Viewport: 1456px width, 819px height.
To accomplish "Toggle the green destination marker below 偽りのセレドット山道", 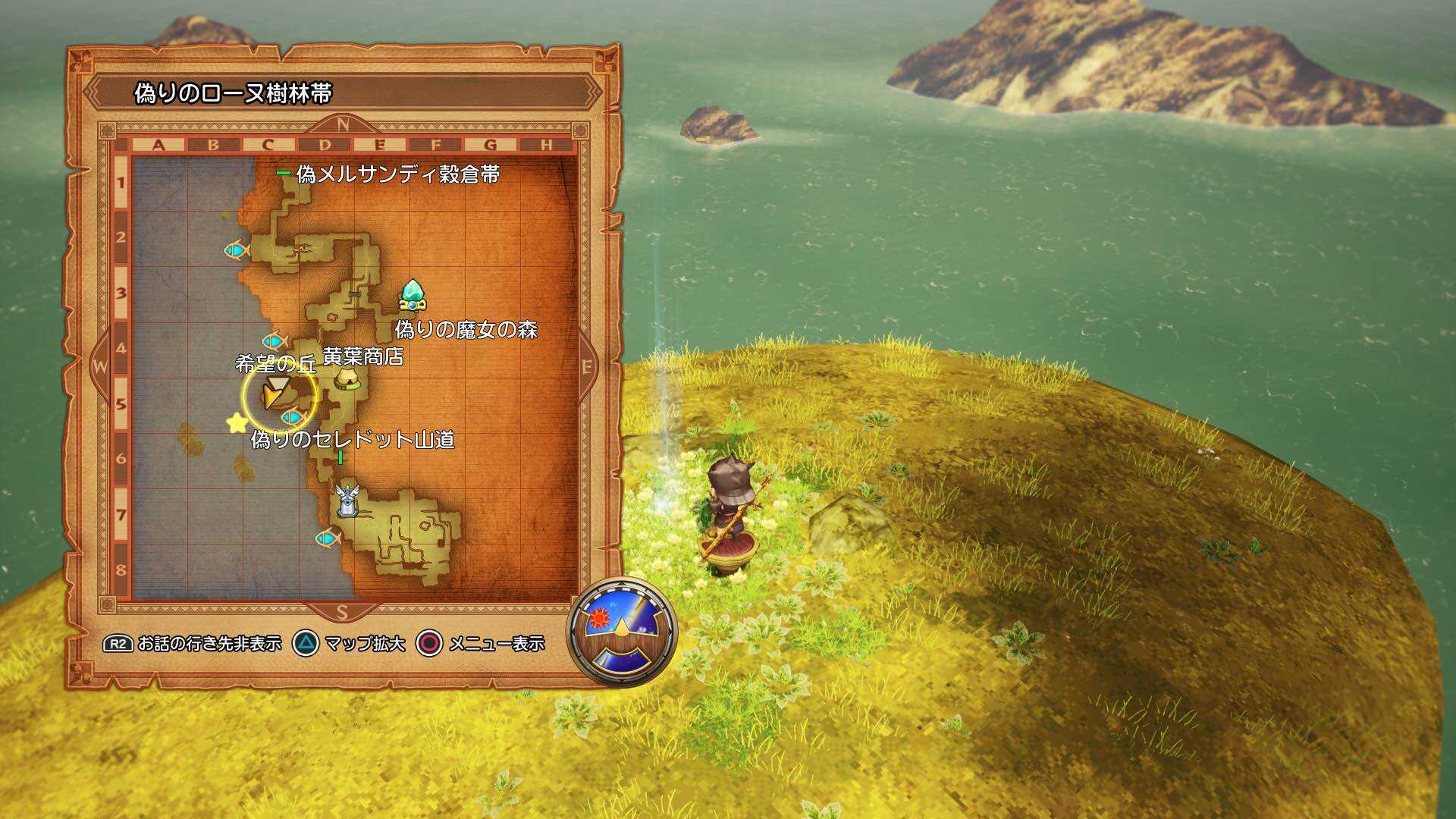I will (x=342, y=457).
